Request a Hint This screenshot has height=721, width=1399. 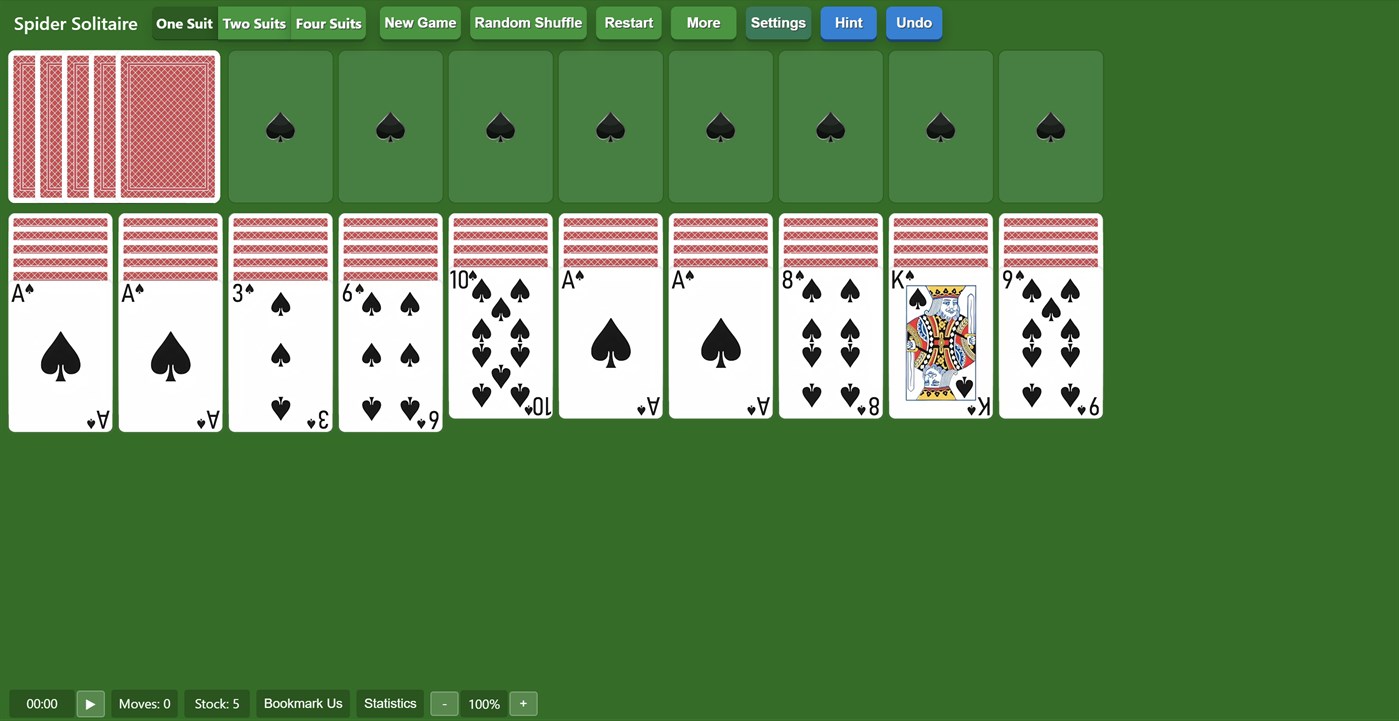[848, 22]
